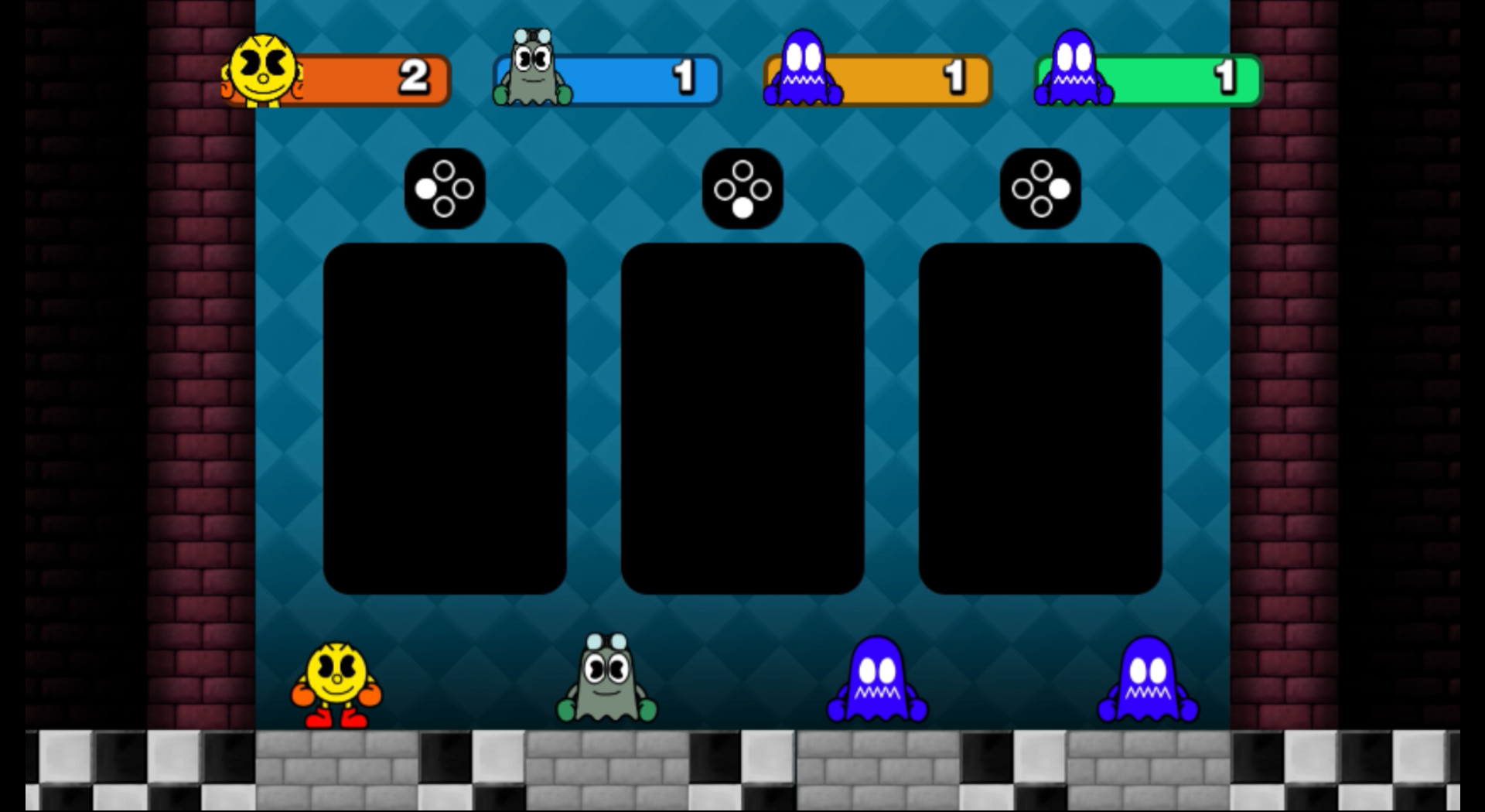
Task: Select the gamepad icon with bottom button highlighted
Action: (742, 188)
